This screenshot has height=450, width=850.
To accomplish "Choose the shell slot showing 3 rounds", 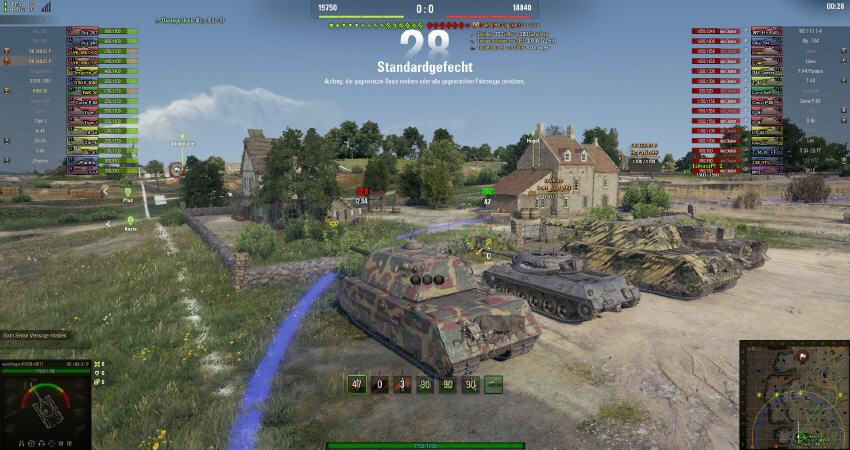I will [x=402, y=383].
